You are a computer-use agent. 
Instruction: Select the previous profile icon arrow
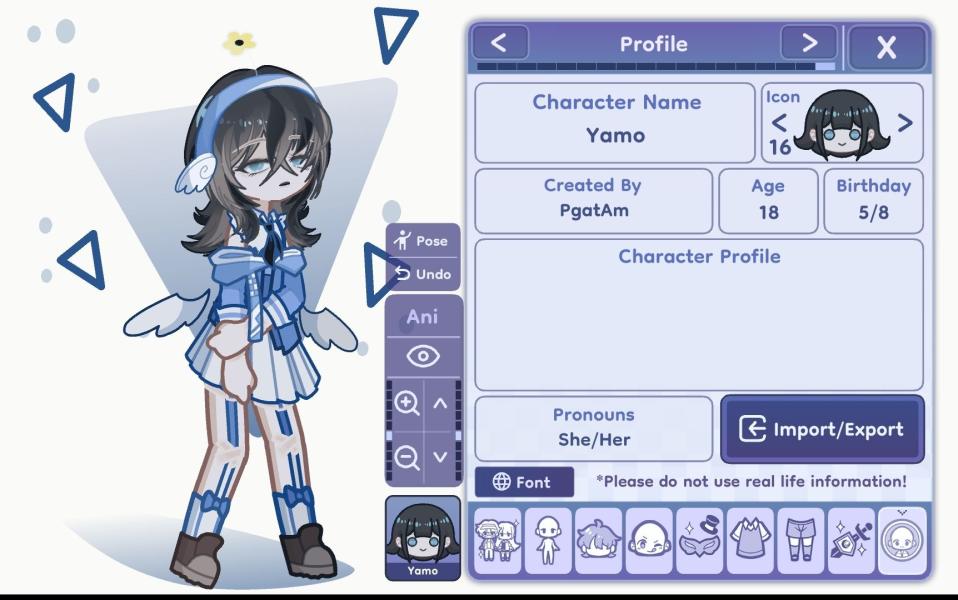[779, 123]
